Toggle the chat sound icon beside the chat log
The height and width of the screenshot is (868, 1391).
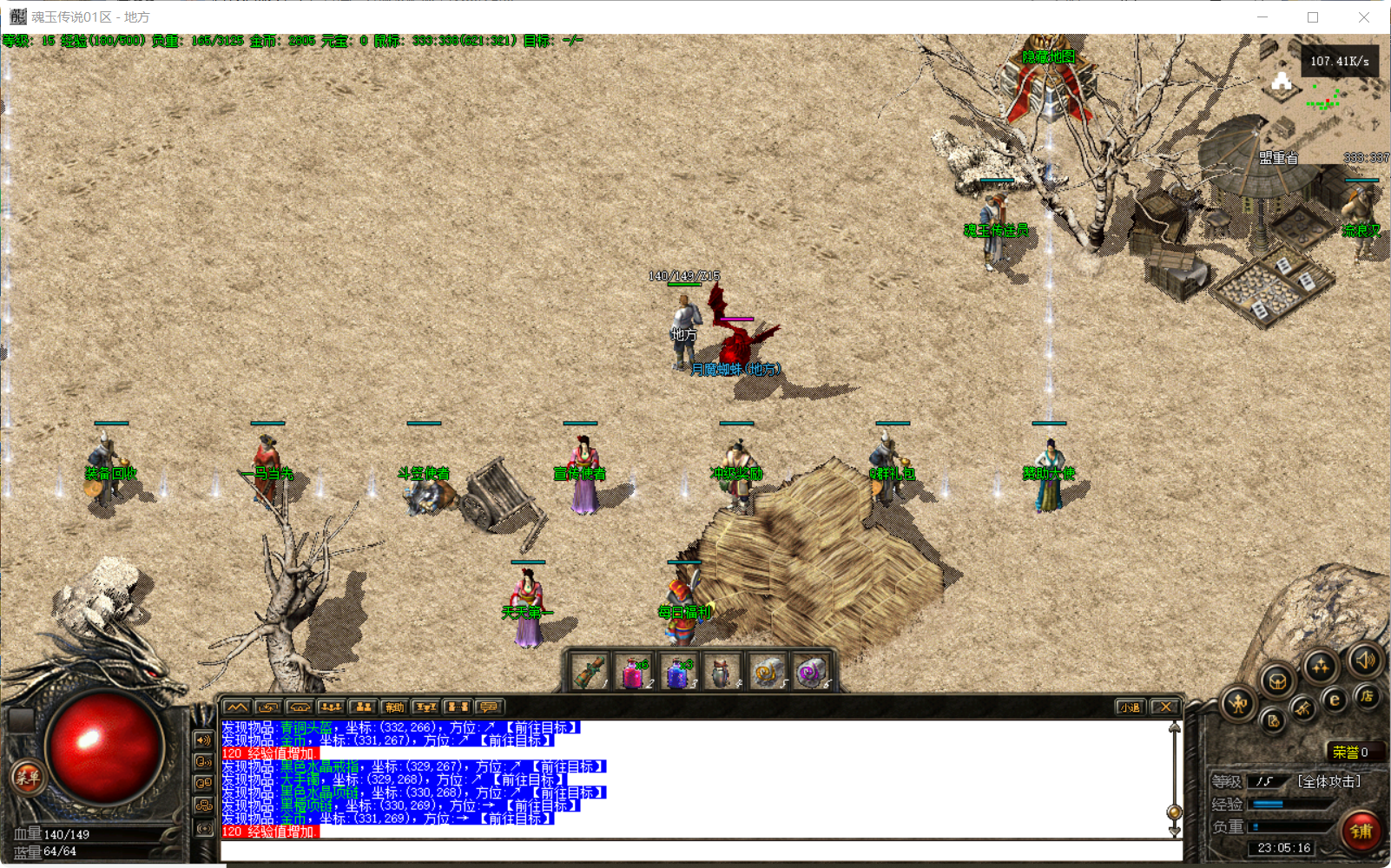tap(204, 740)
